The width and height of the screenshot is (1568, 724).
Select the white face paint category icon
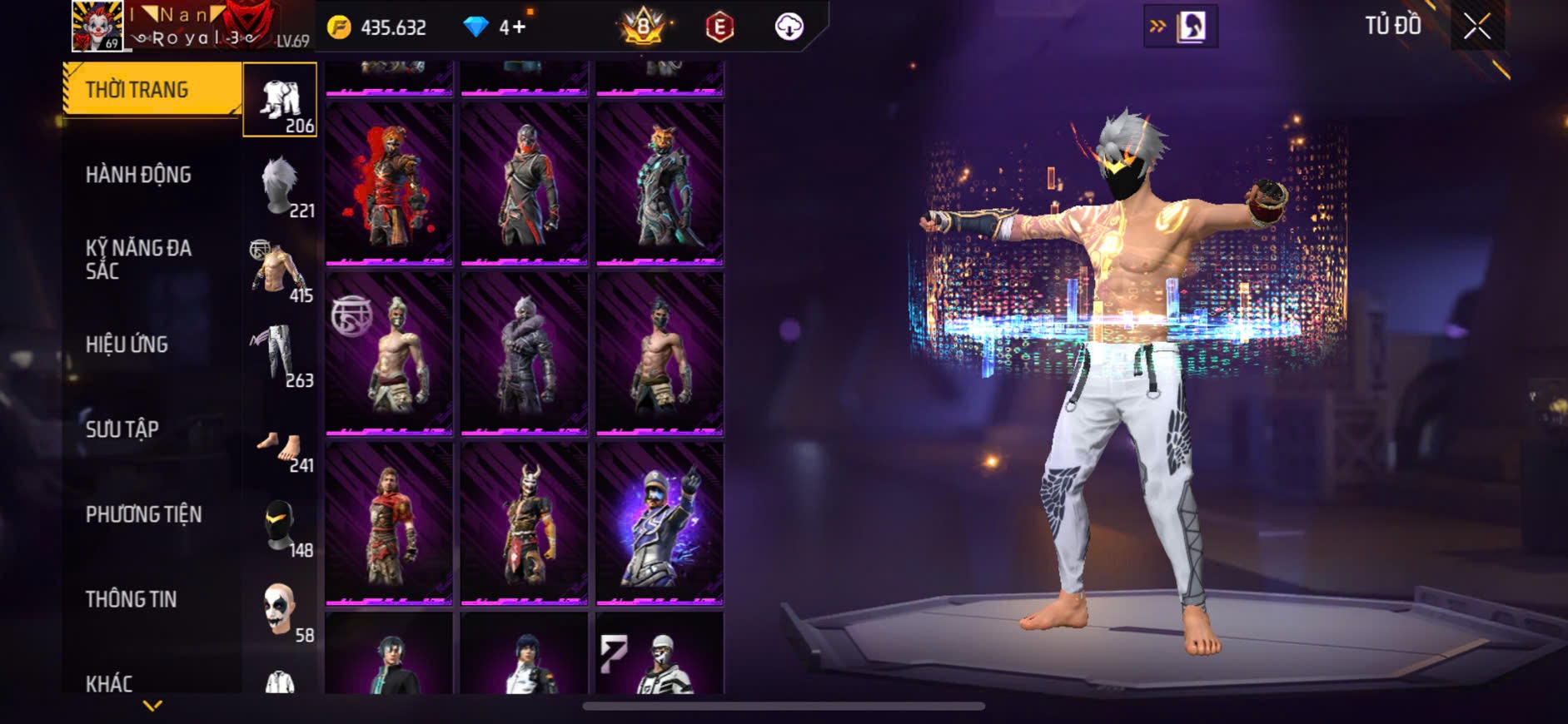pos(280,610)
